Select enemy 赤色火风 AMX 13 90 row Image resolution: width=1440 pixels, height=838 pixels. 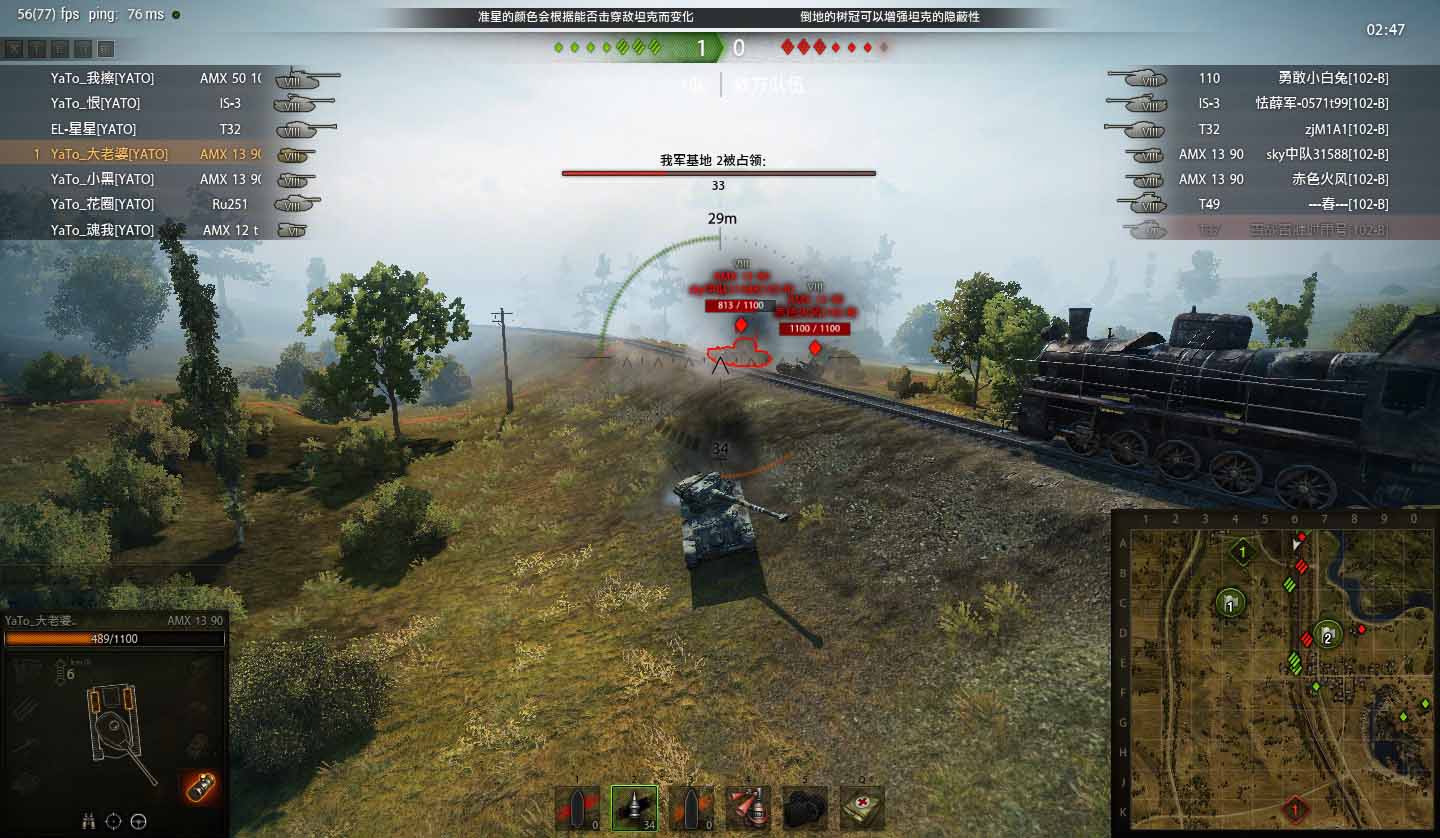pyautogui.click(x=1290, y=179)
